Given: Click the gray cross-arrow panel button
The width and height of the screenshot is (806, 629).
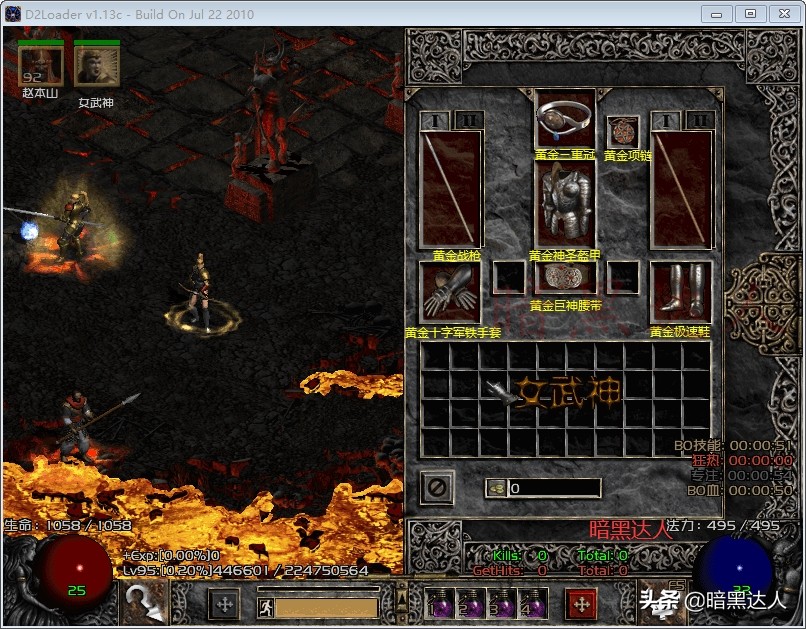Looking at the screenshot, I should click(224, 604).
